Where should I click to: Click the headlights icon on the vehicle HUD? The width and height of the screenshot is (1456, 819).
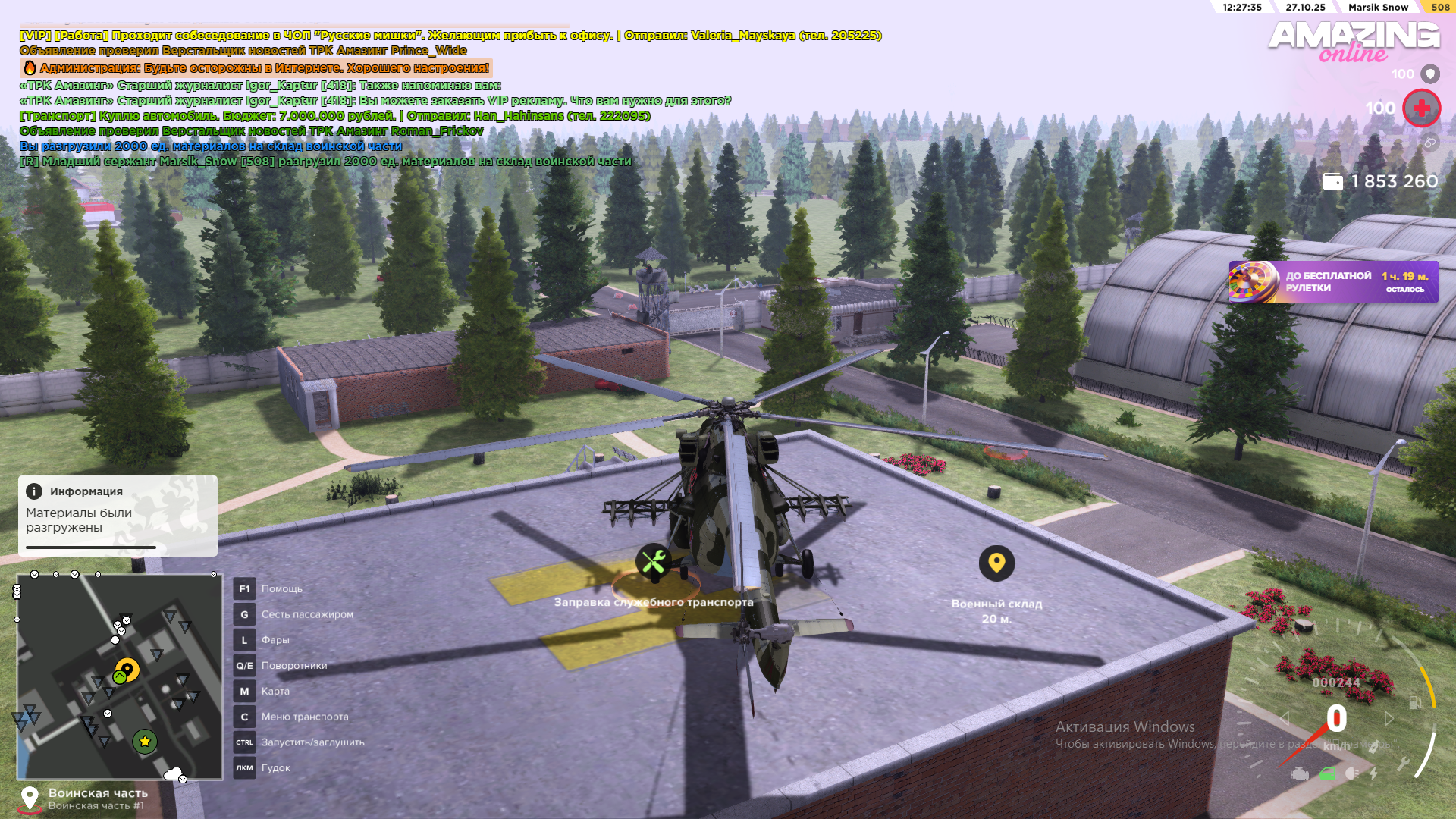(x=1352, y=773)
